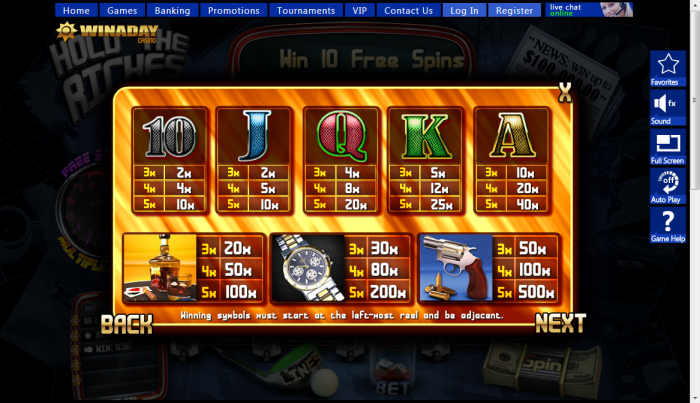Open the Games menu
The width and height of the screenshot is (700, 403).
click(x=122, y=11)
